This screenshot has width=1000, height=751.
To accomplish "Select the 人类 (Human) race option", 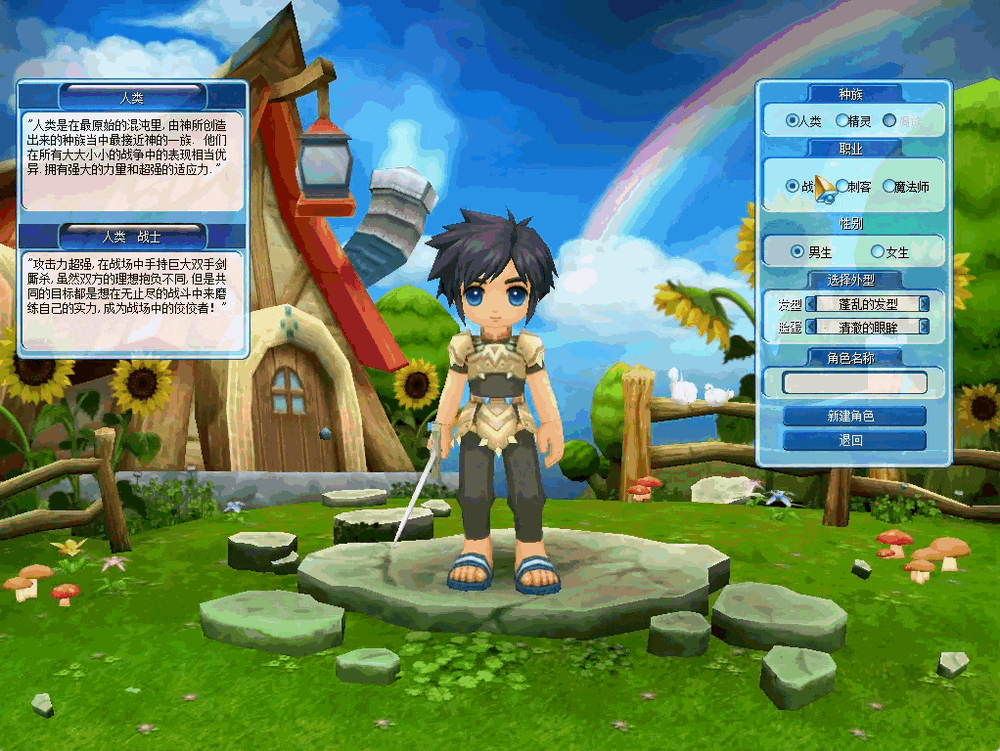I will click(793, 121).
